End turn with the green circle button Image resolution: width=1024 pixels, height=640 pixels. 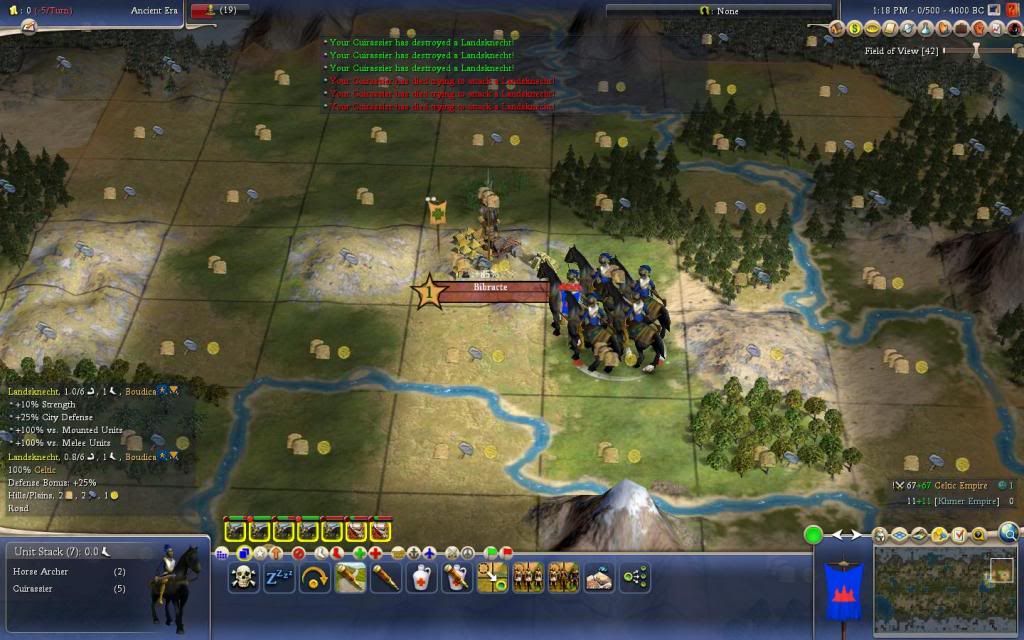(x=814, y=535)
